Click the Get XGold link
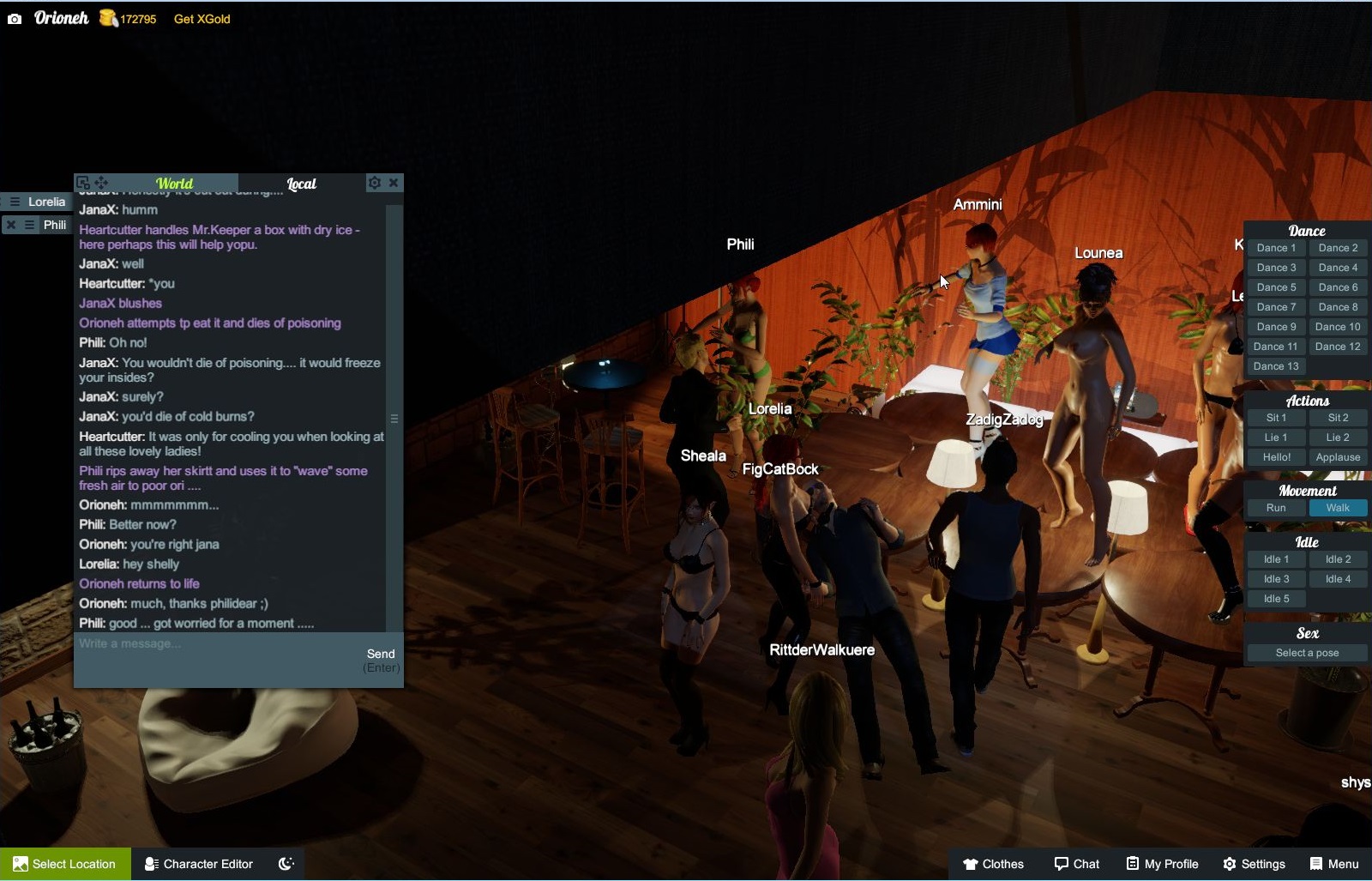Image resolution: width=1372 pixels, height=881 pixels. (202, 19)
